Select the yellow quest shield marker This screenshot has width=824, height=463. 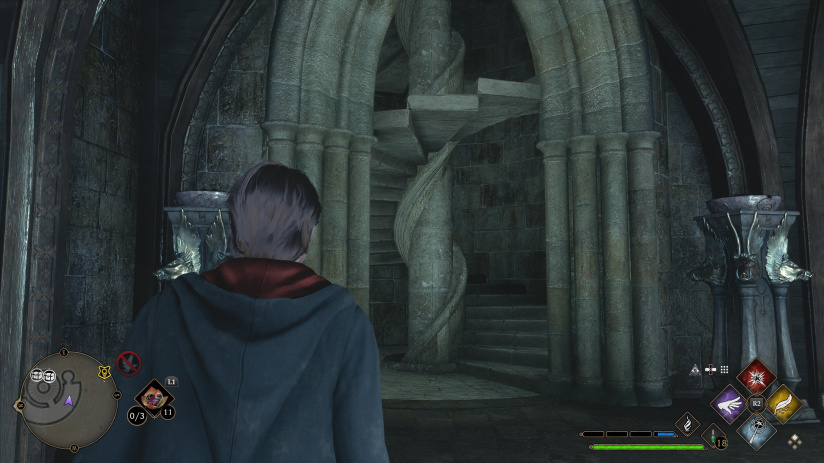coord(103,372)
